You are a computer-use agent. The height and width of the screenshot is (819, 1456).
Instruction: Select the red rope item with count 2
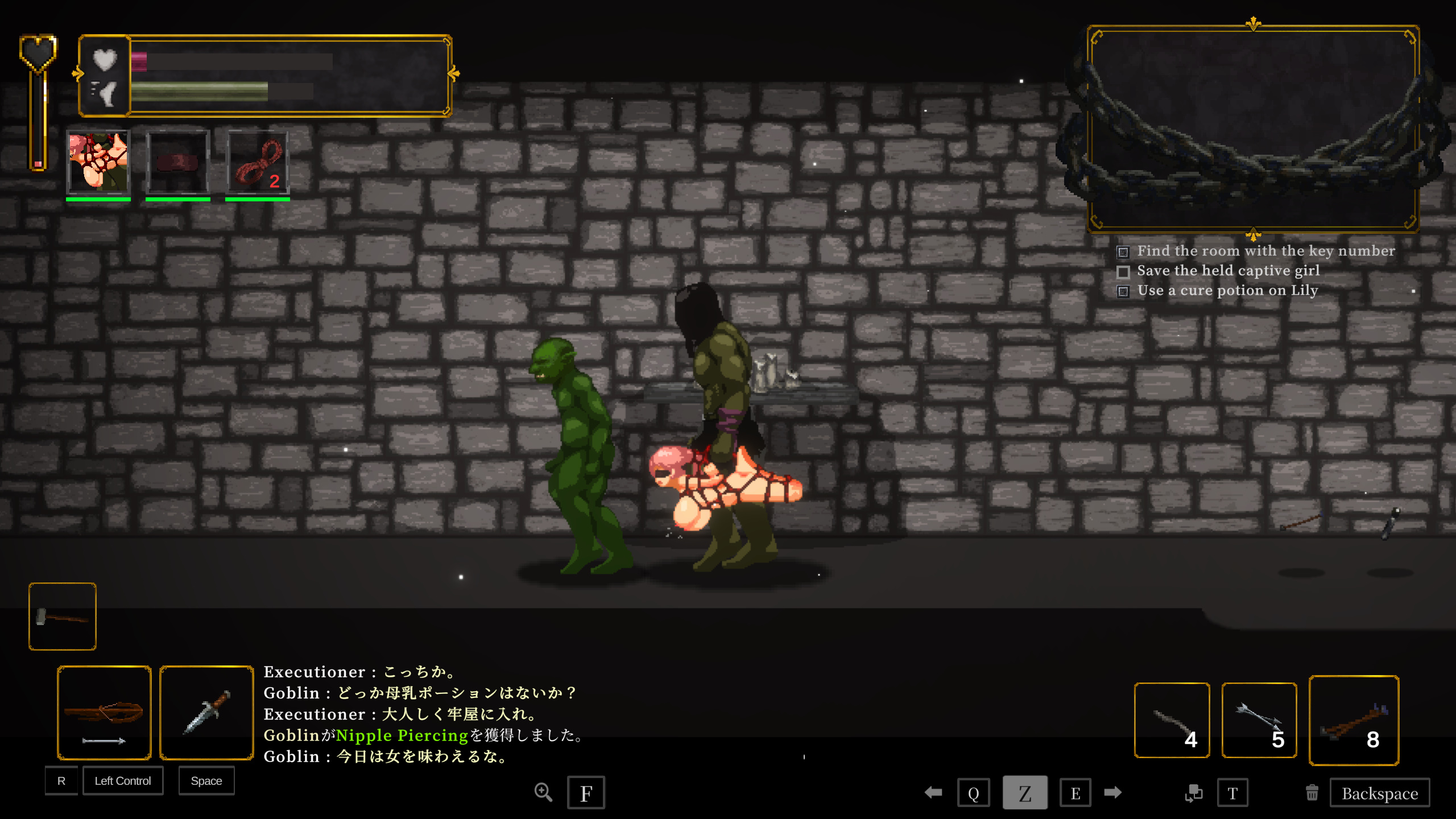pos(257,163)
